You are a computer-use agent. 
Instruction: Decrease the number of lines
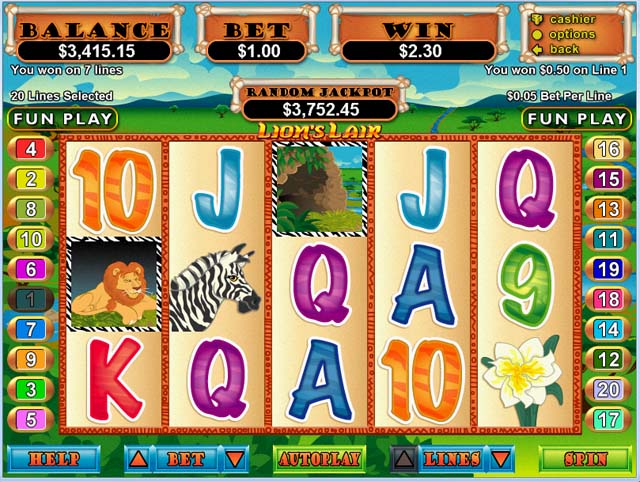(497, 460)
